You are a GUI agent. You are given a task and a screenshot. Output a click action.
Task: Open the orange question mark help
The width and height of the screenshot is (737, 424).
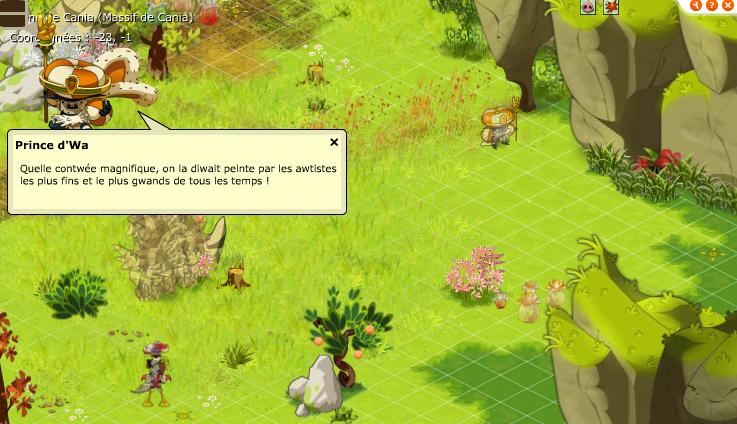tap(711, 4)
